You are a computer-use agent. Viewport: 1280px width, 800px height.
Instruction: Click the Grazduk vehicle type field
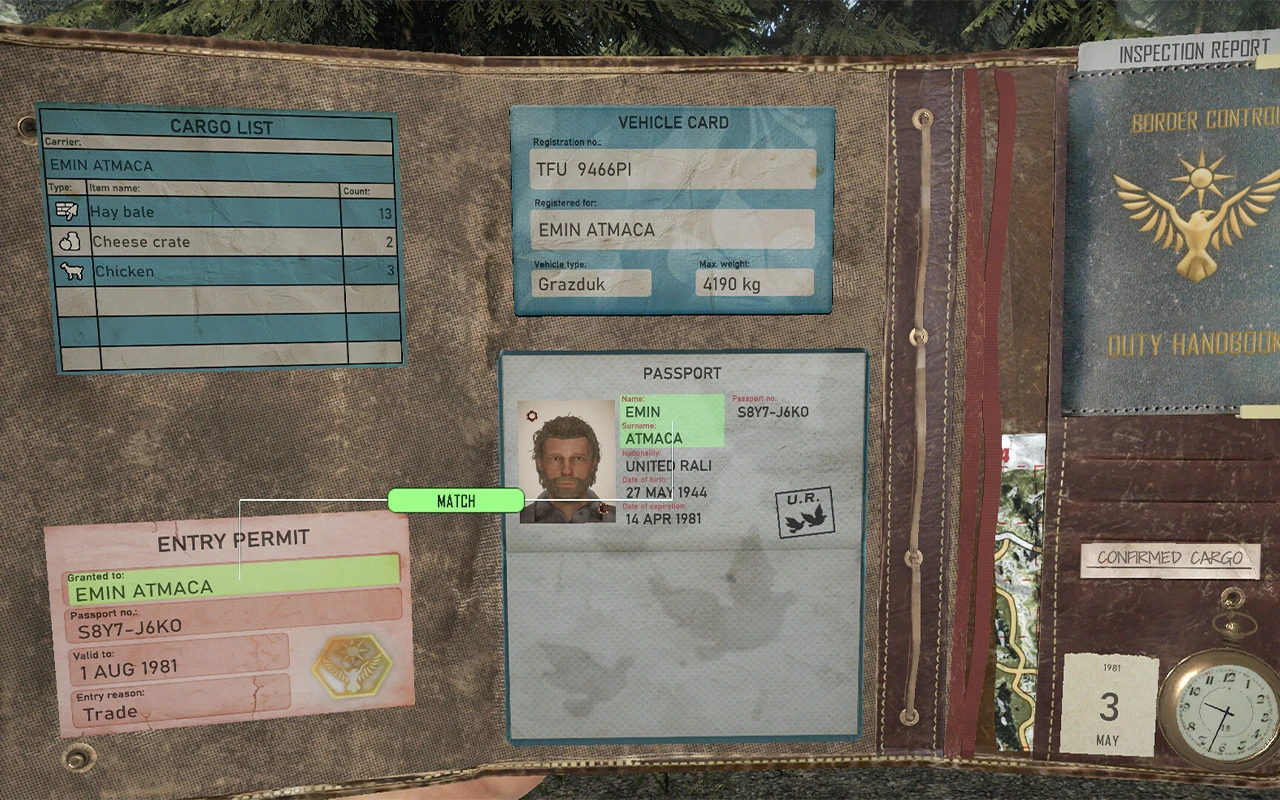[x=590, y=283]
